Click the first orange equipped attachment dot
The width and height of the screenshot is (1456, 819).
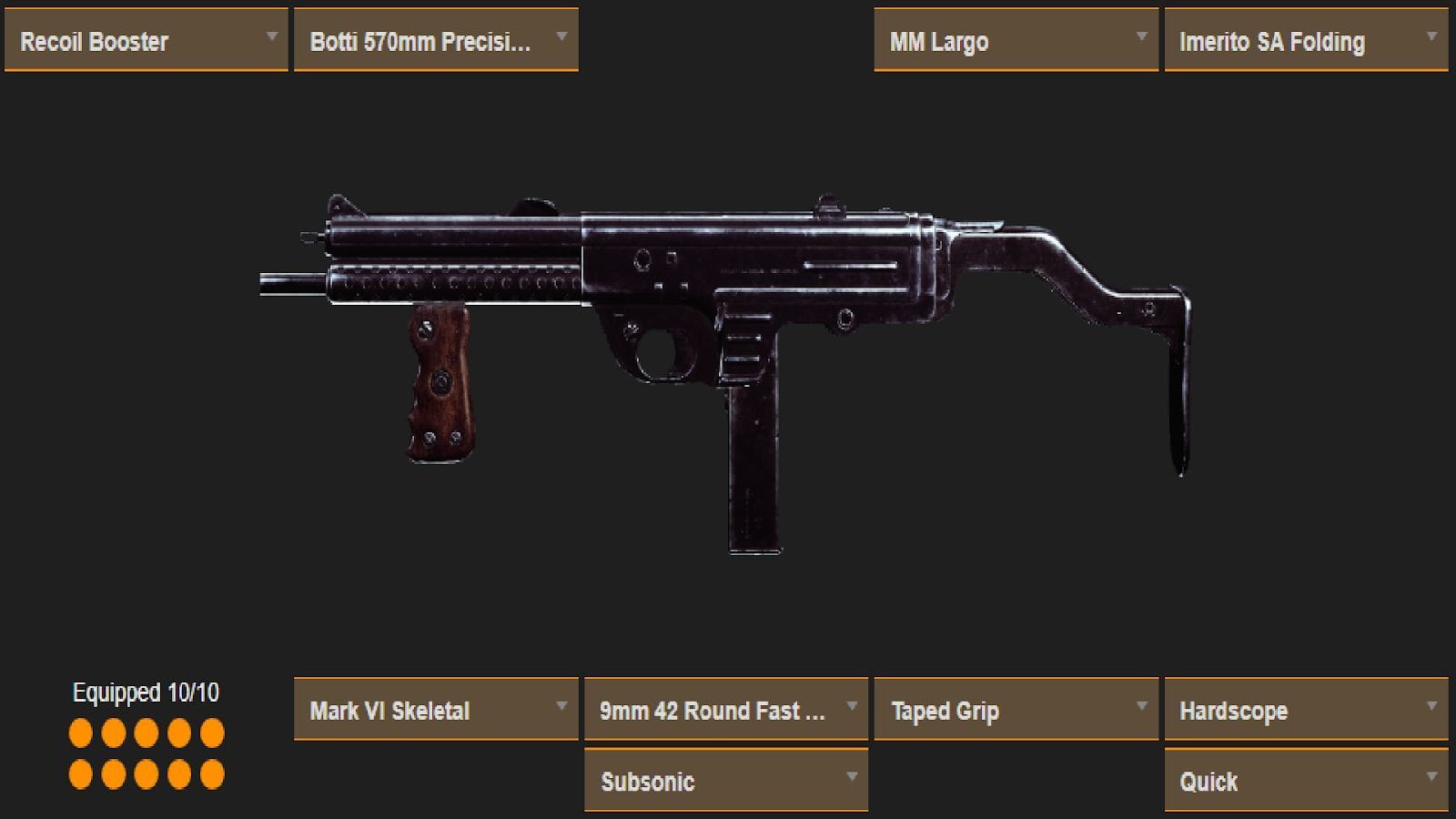tap(79, 731)
